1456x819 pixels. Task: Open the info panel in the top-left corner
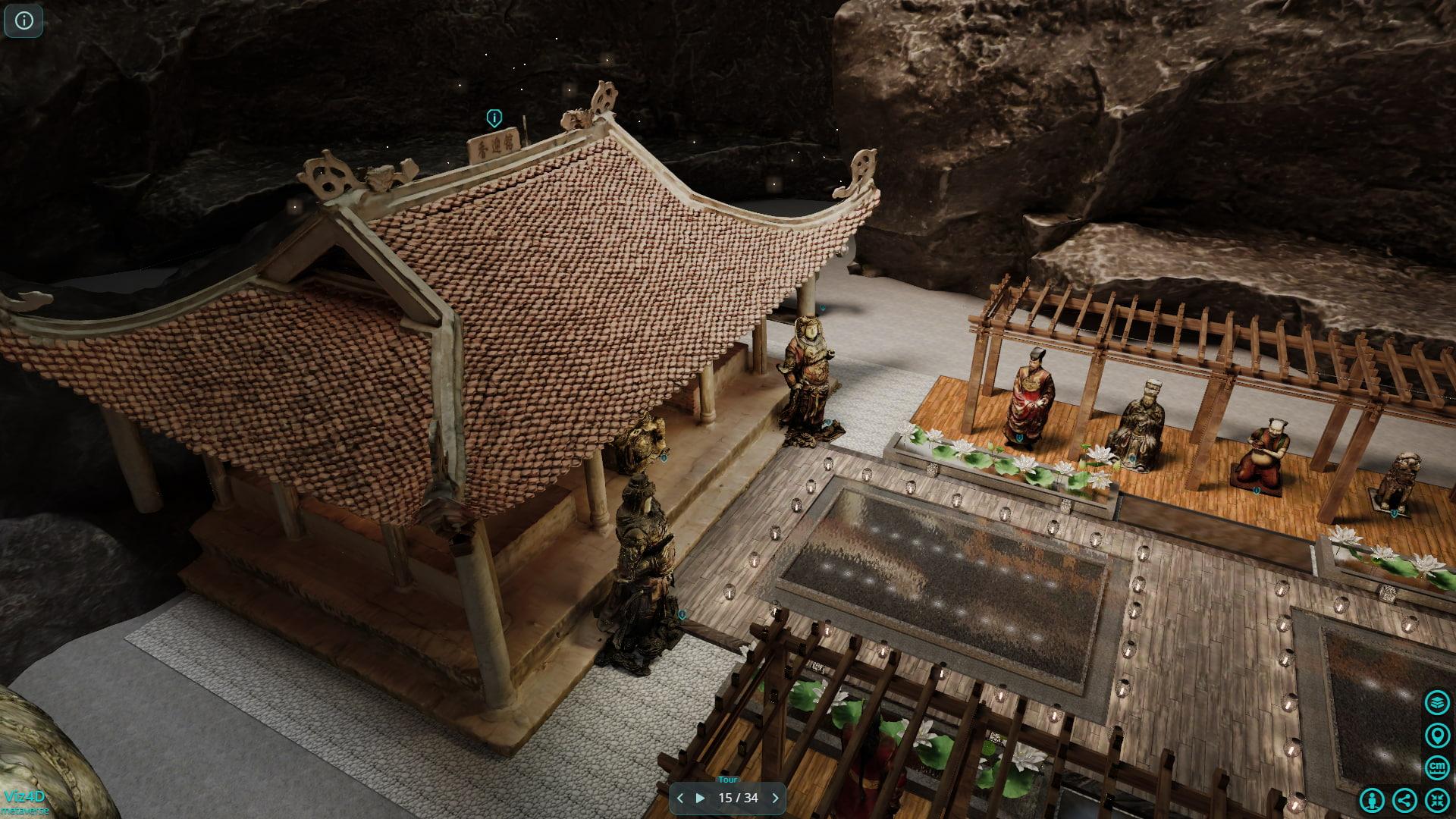coord(24,21)
